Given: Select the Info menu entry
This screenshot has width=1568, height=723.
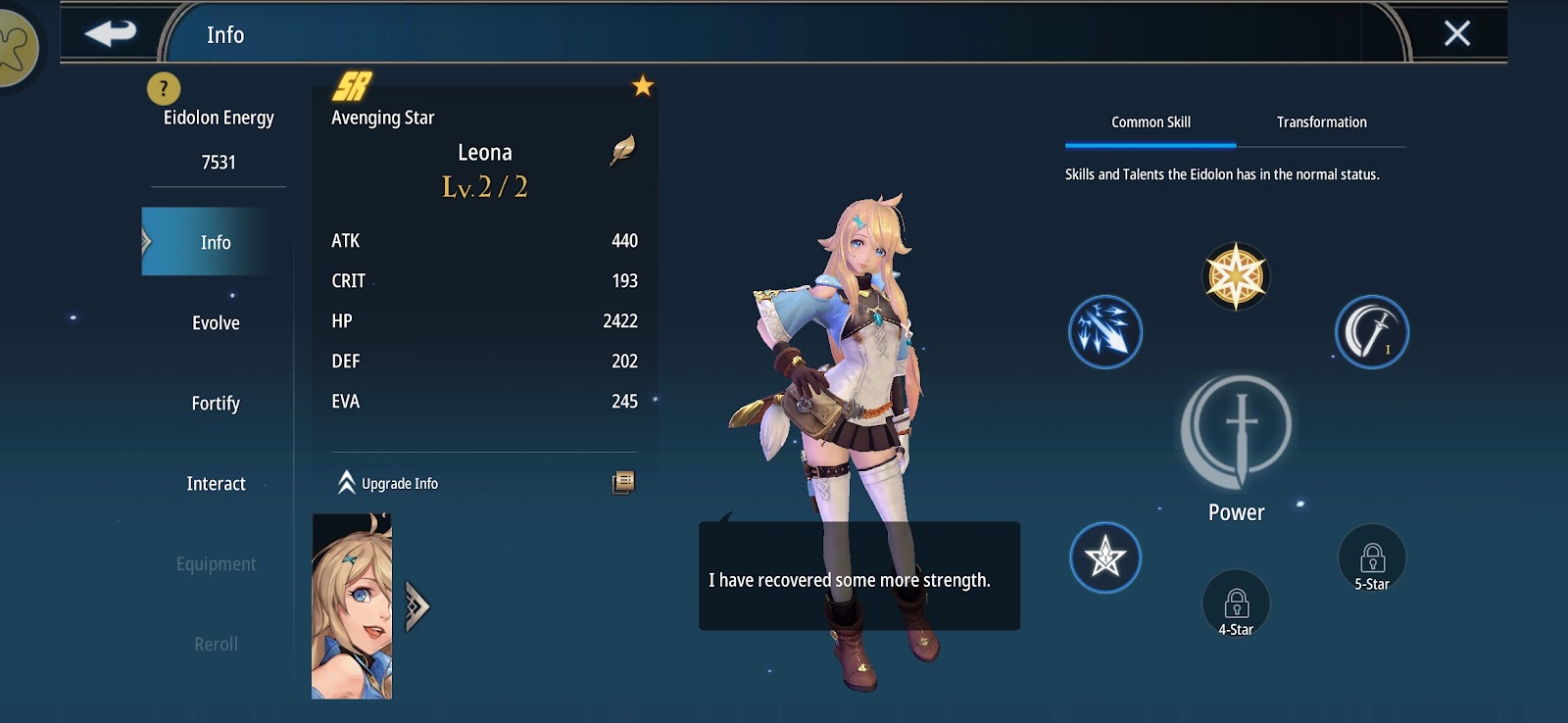Looking at the screenshot, I should (x=215, y=242).
